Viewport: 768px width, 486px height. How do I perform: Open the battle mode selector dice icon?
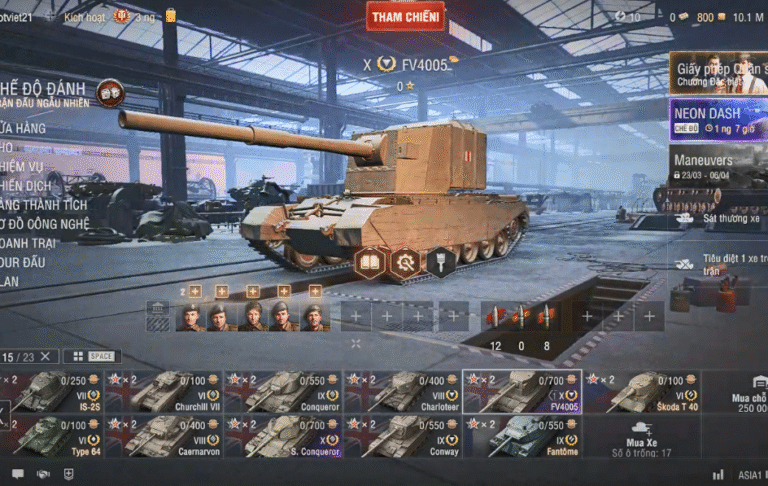(110, 92)
